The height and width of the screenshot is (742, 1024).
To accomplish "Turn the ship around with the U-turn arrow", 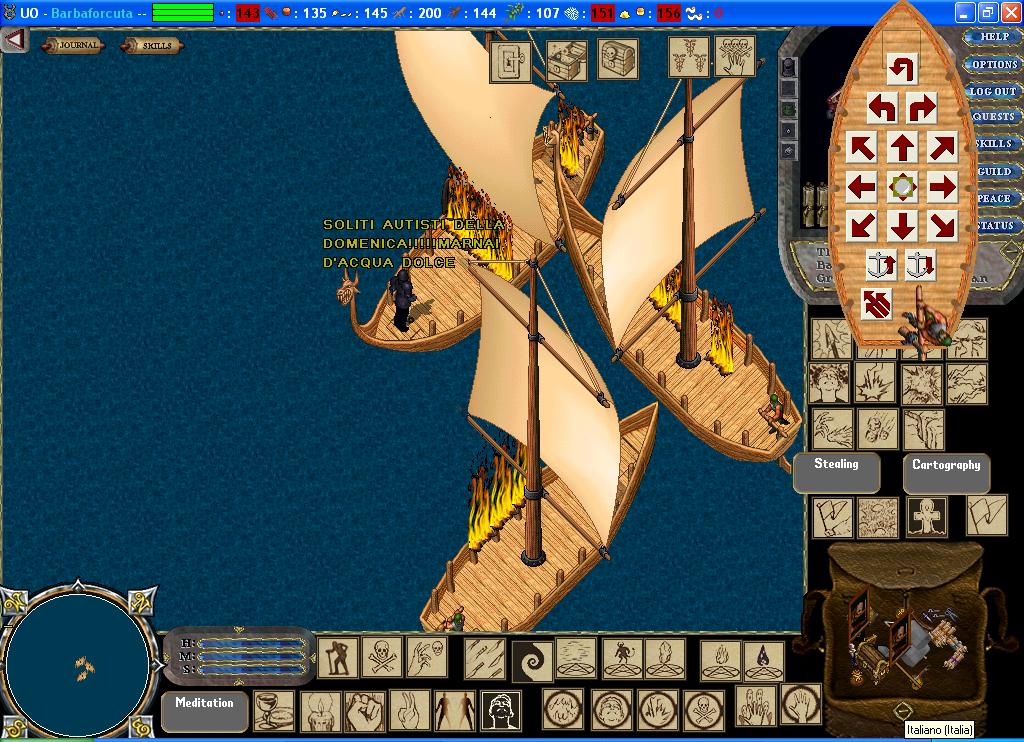I will tap(901, 68).
